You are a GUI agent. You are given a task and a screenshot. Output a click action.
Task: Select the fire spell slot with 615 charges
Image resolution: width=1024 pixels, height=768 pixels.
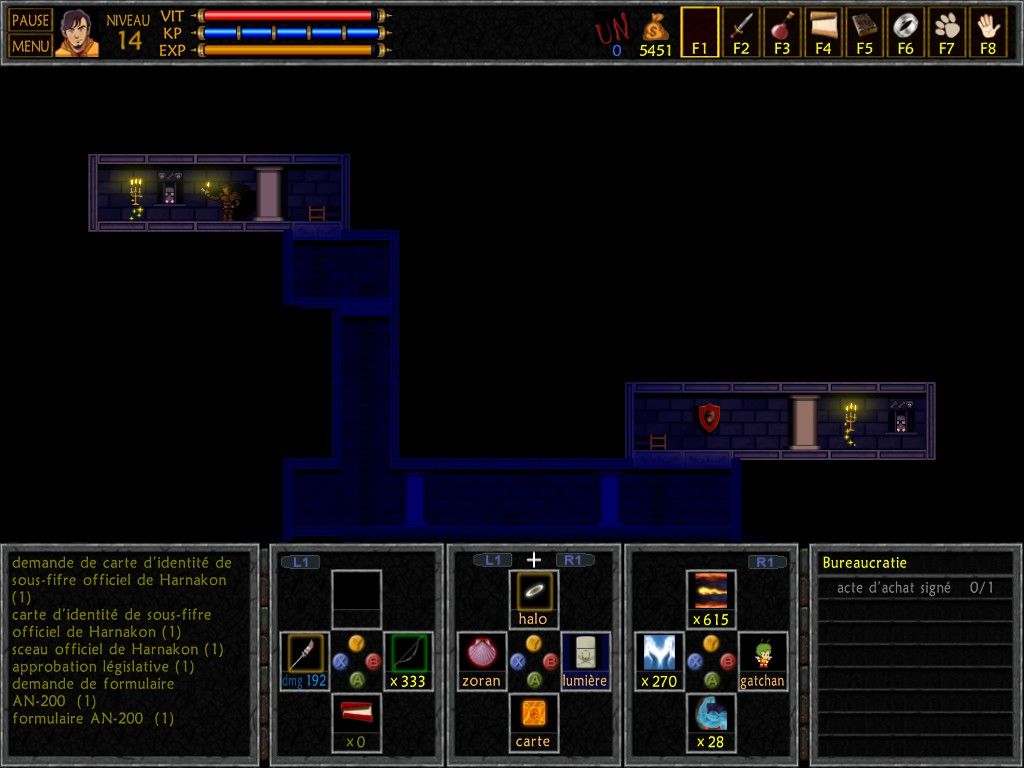pyautogui.click(x=711, y=599)
